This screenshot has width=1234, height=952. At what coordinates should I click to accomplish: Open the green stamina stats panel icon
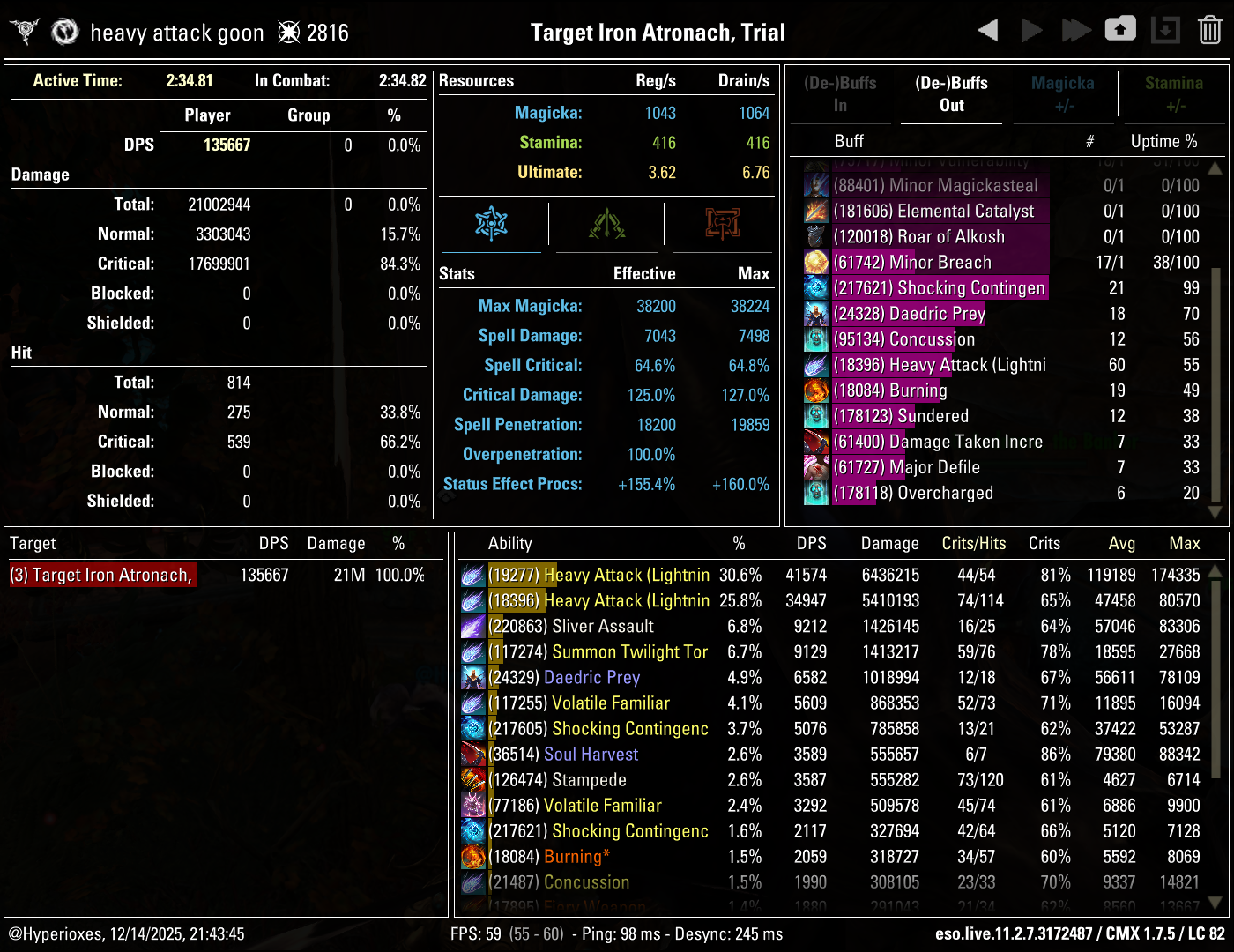click(x=606, y=225)
